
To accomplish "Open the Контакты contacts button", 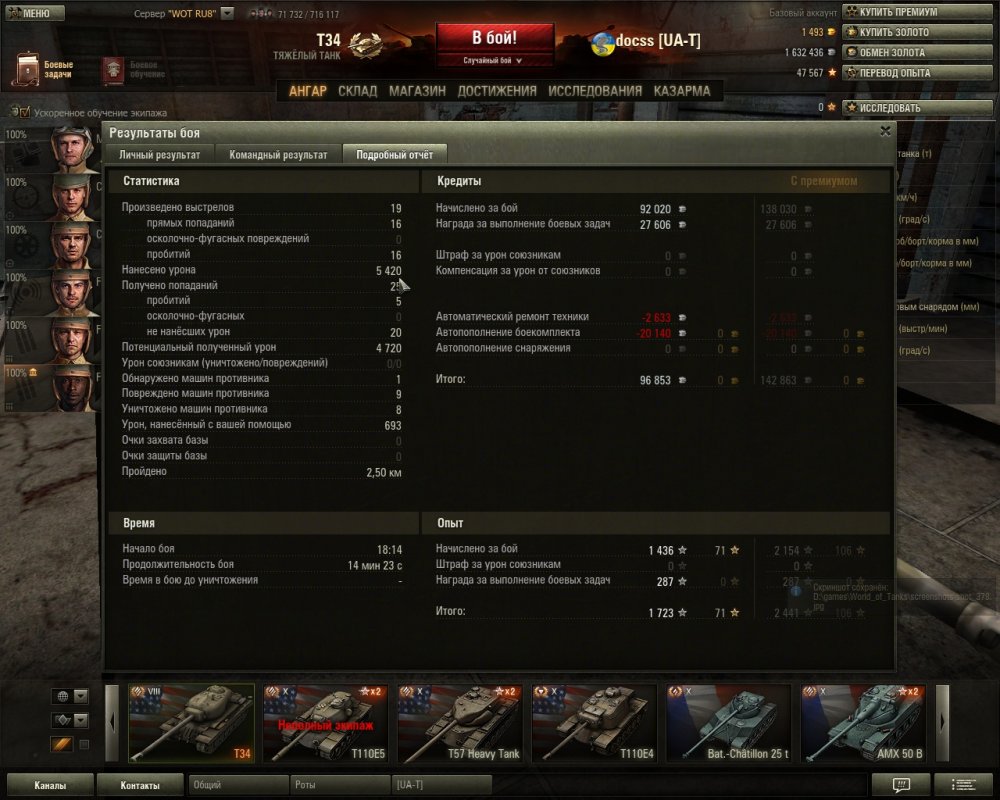I will pos(140,785).
